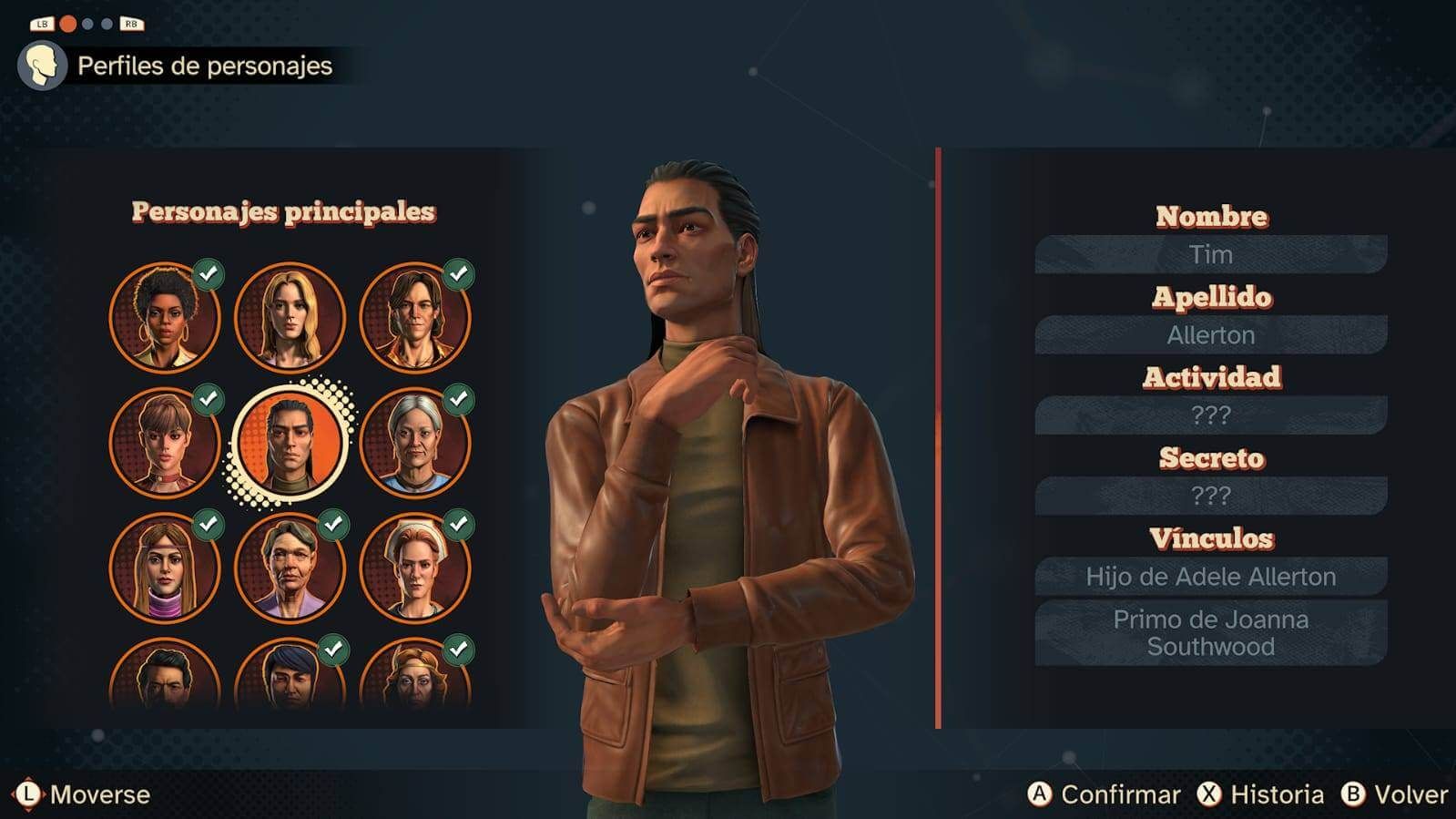
Task: Open the Primo de Joanna Southwood link
Action: pos(1210,633)
